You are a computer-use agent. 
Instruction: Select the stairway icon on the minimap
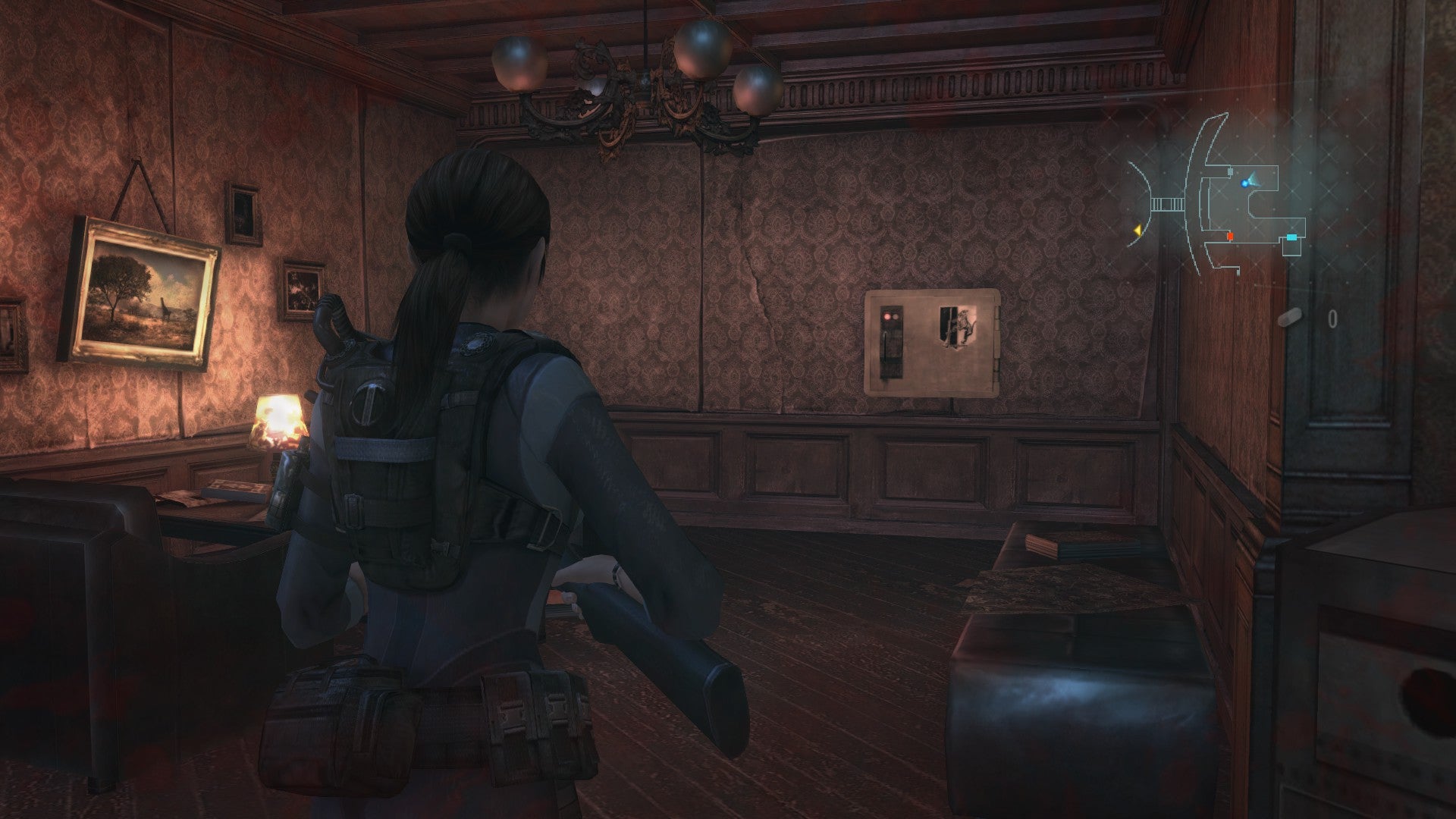point(1168,203)
